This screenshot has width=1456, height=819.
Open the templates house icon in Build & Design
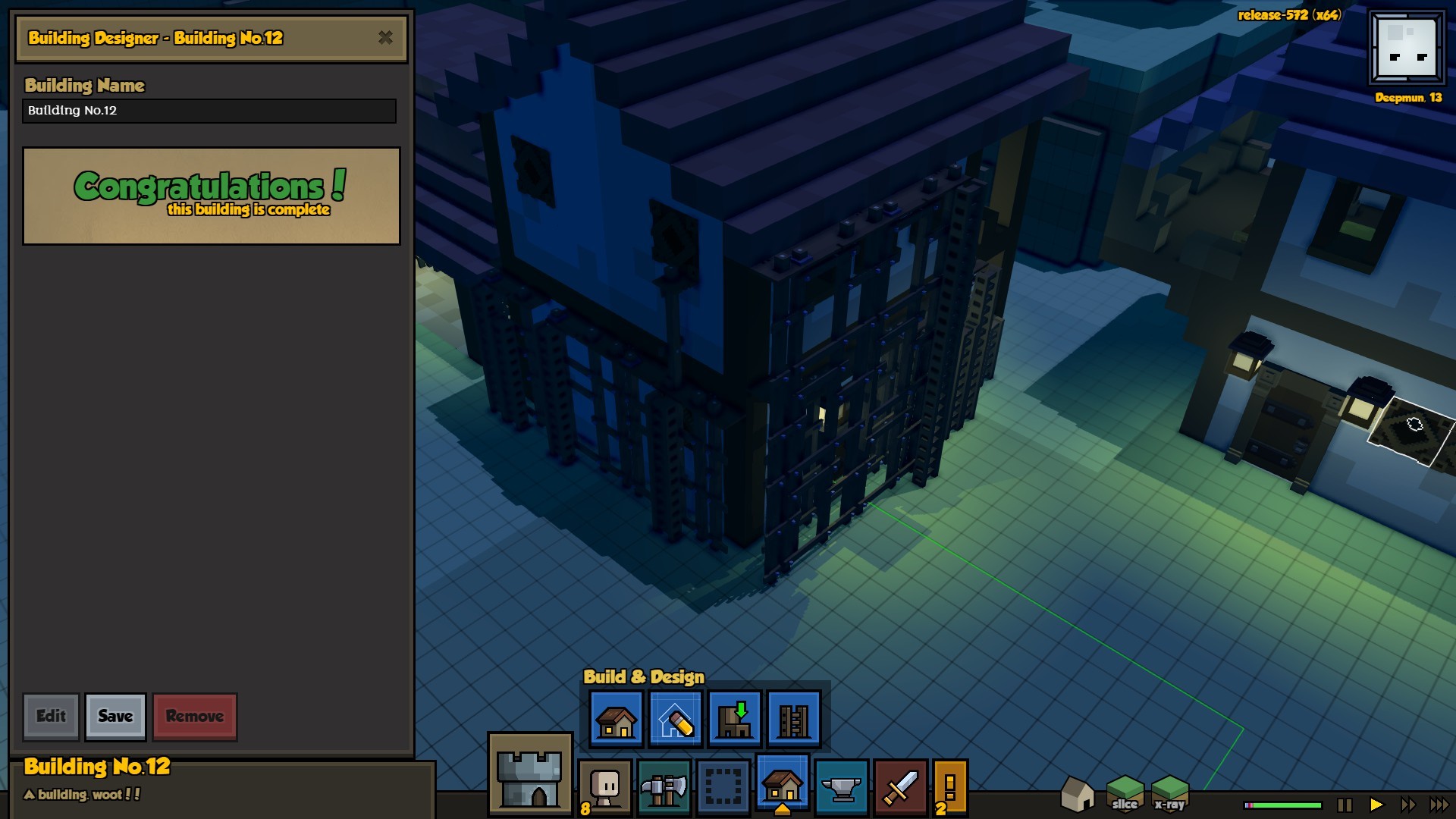[616, 719]
